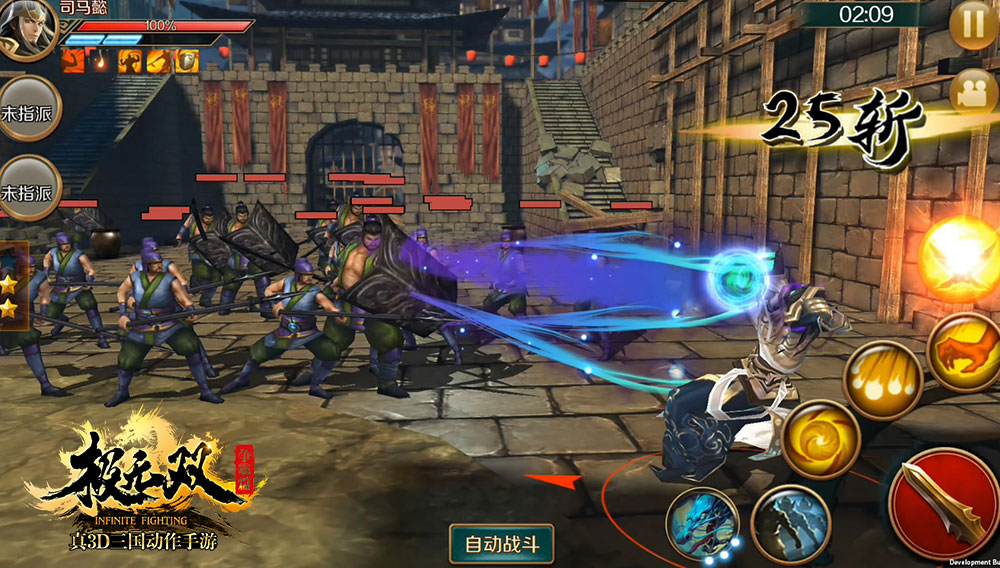Enable 自动战斗 auto battle

point(502,544)
